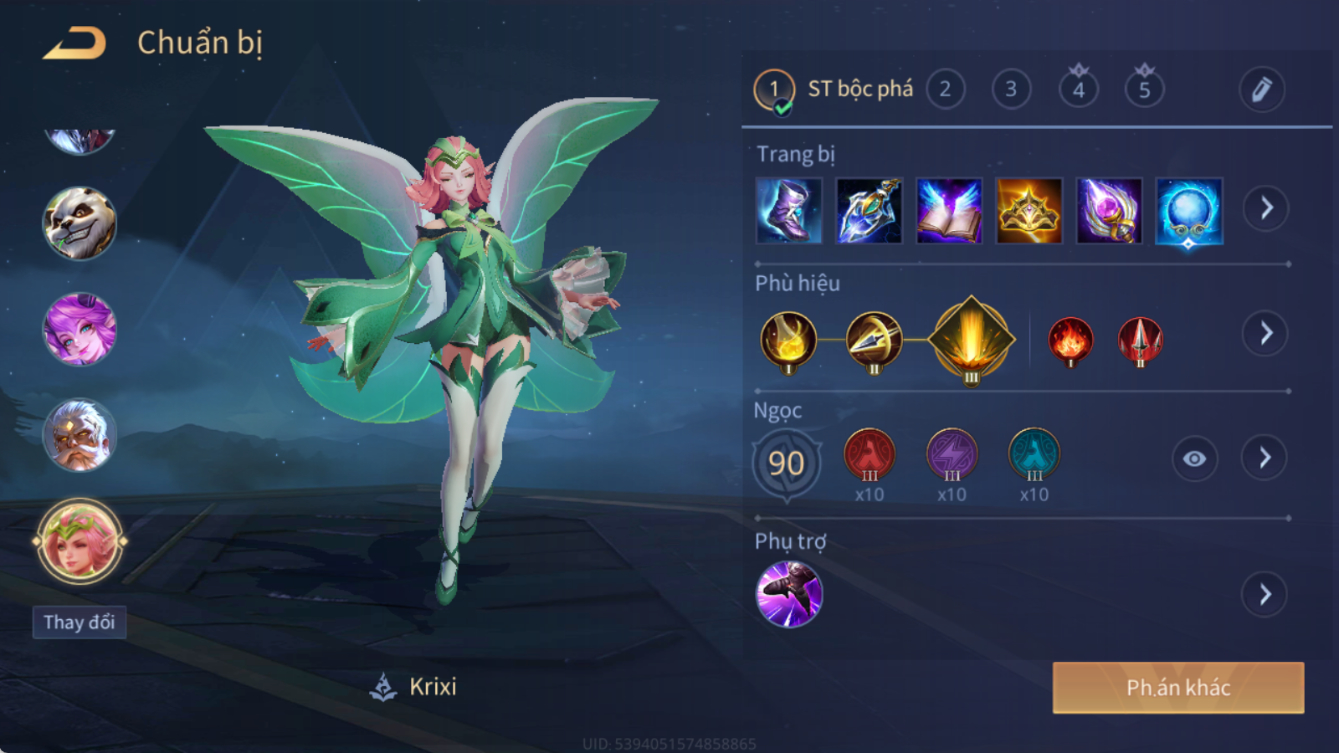The image size is (1339, 753).
Task: Select the red rune gem x10
Action: point(869,455)
